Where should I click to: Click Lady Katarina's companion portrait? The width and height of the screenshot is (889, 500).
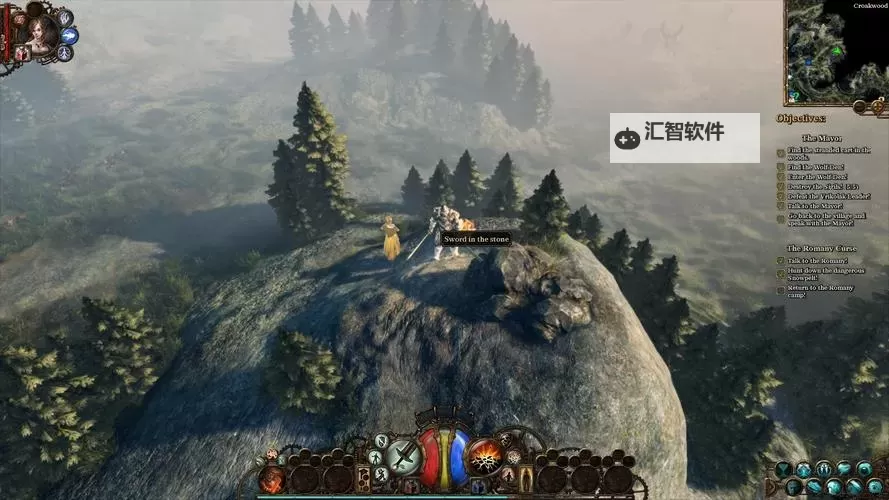tap(35, 28)
